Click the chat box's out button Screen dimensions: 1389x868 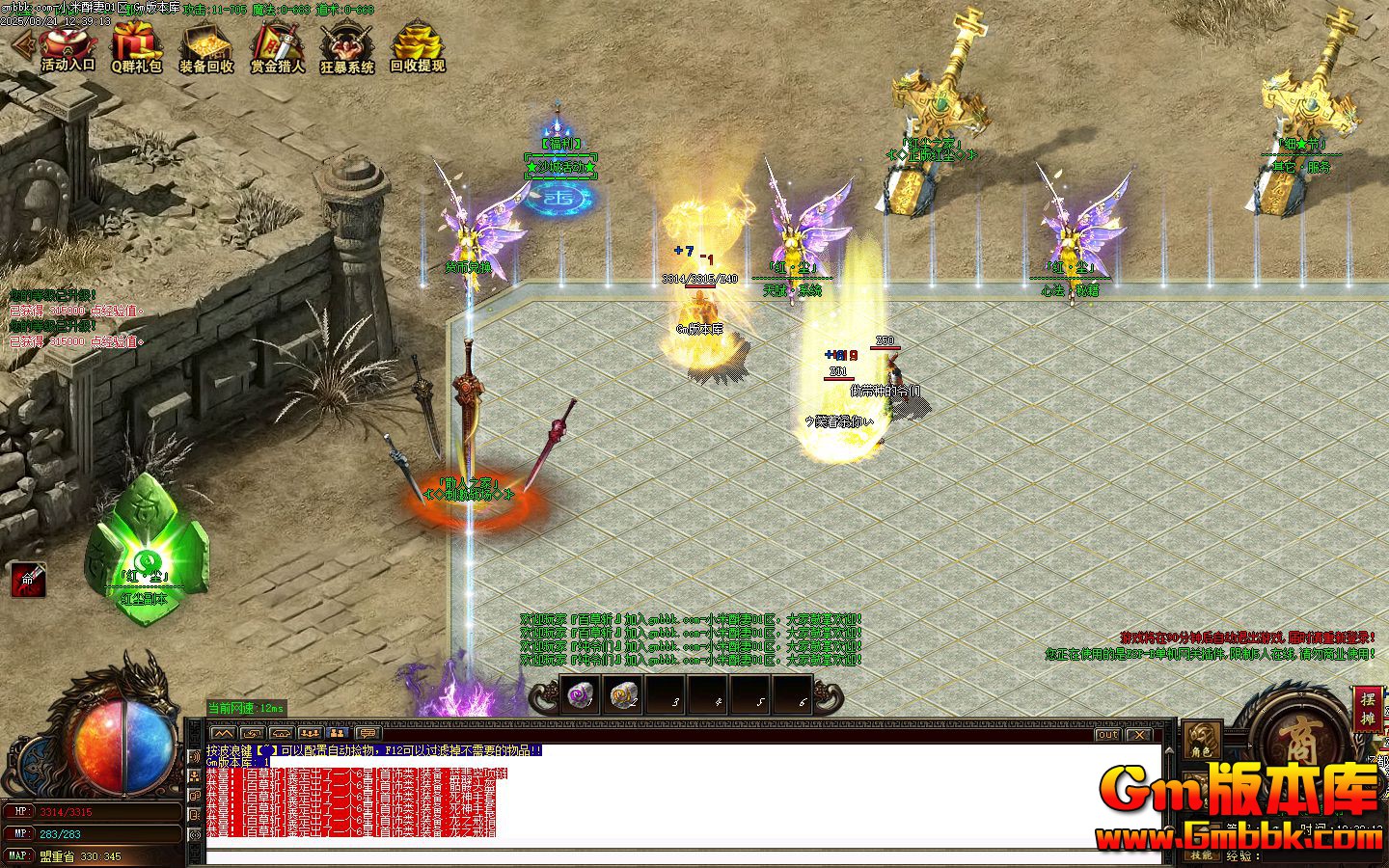coord(1107,735)
